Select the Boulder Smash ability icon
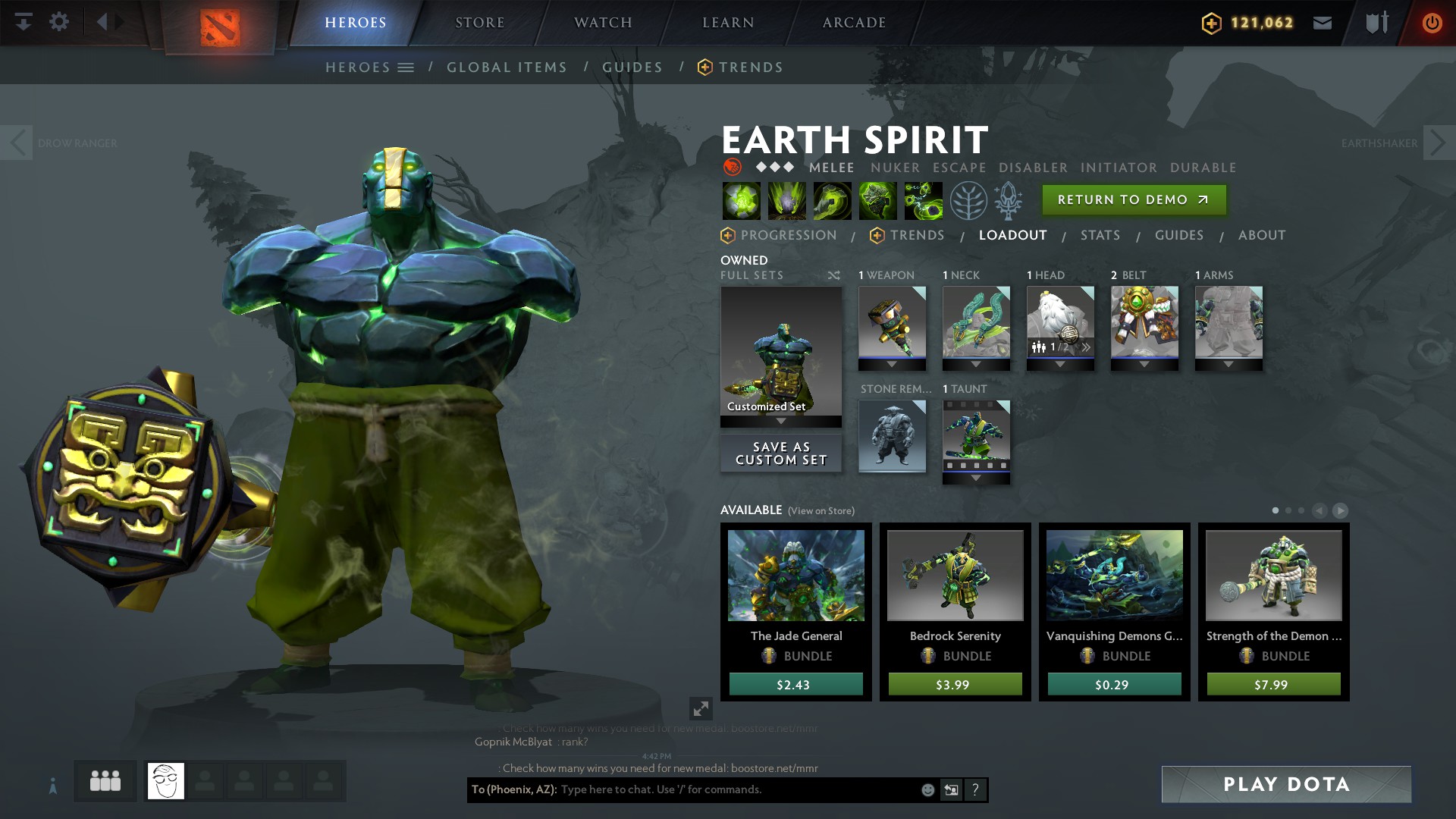The width and height of the screenshot is (1456, 819). (x=741, y=202)
